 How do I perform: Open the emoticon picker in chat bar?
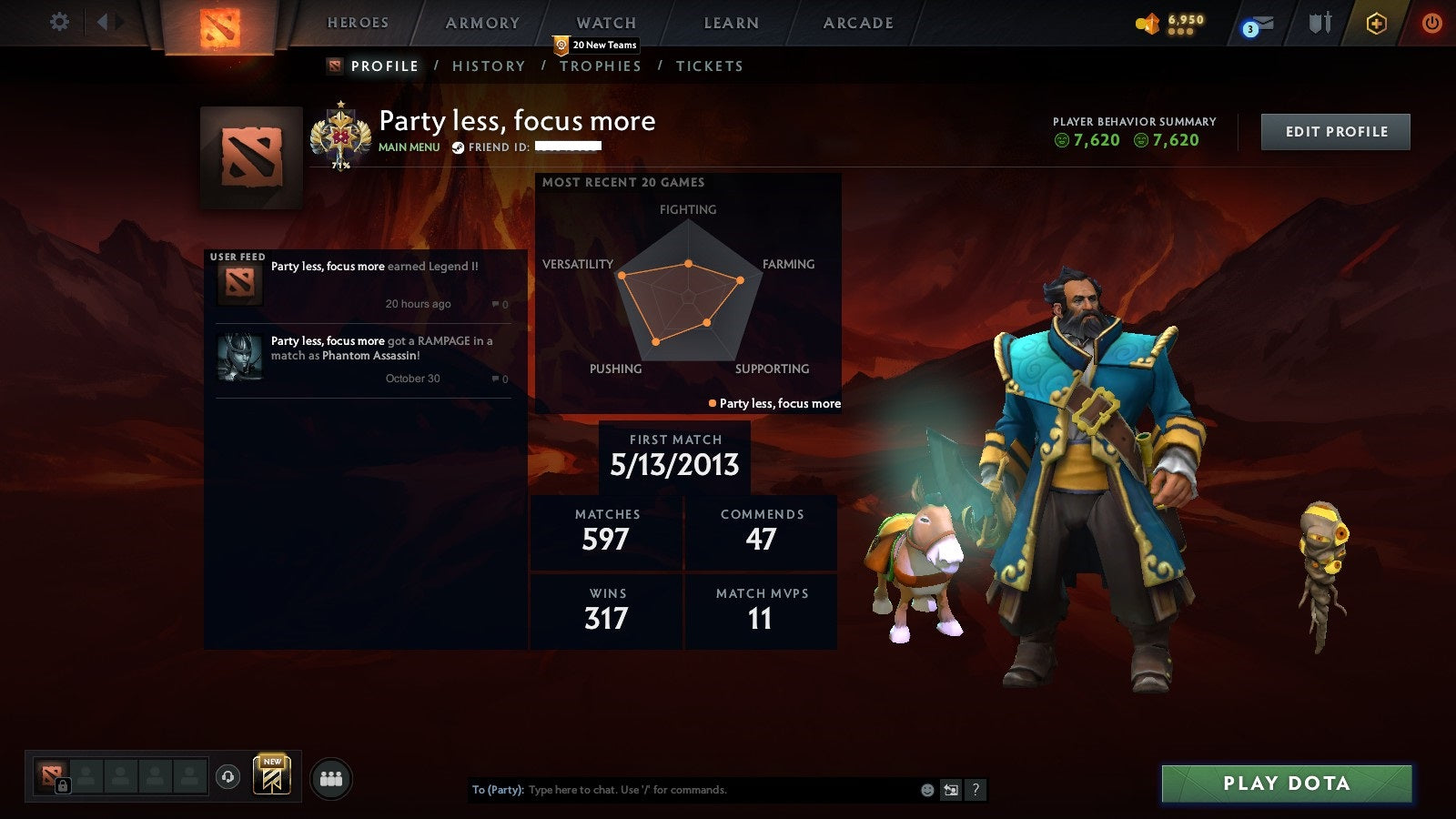pyautogui.click(x=926, y=790)
